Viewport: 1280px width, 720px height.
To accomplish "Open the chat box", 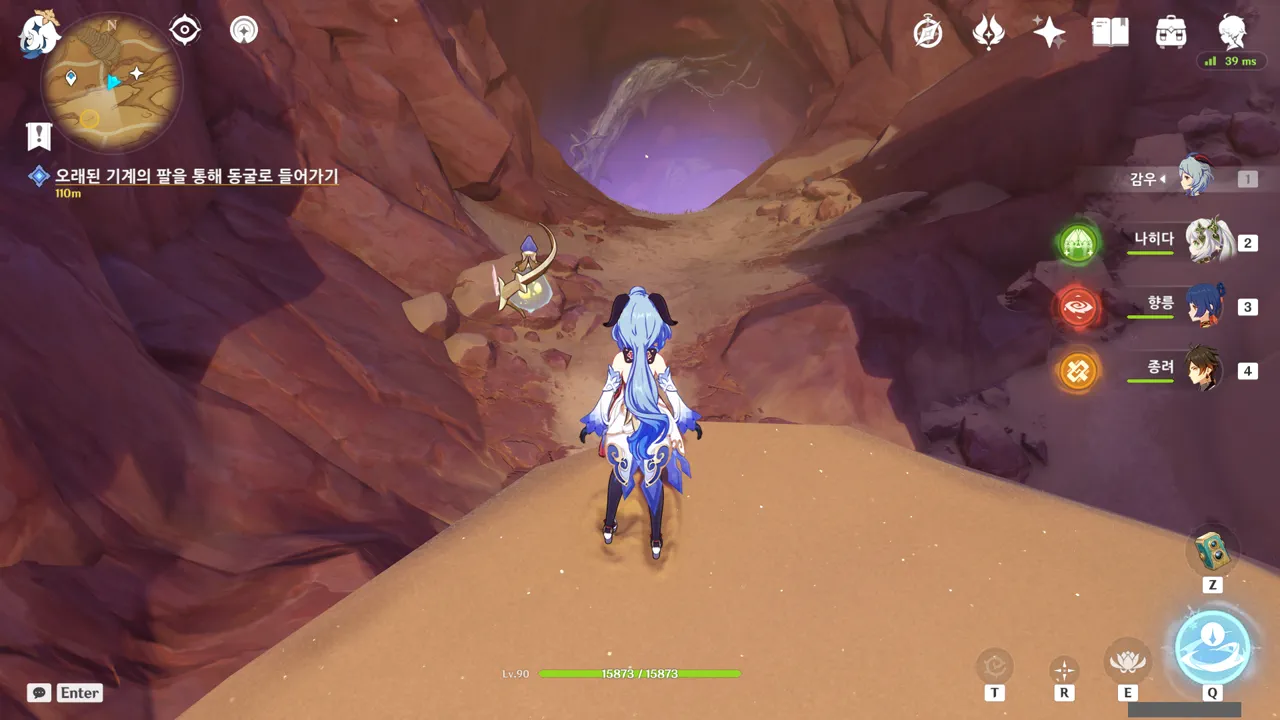I will 40,692.
